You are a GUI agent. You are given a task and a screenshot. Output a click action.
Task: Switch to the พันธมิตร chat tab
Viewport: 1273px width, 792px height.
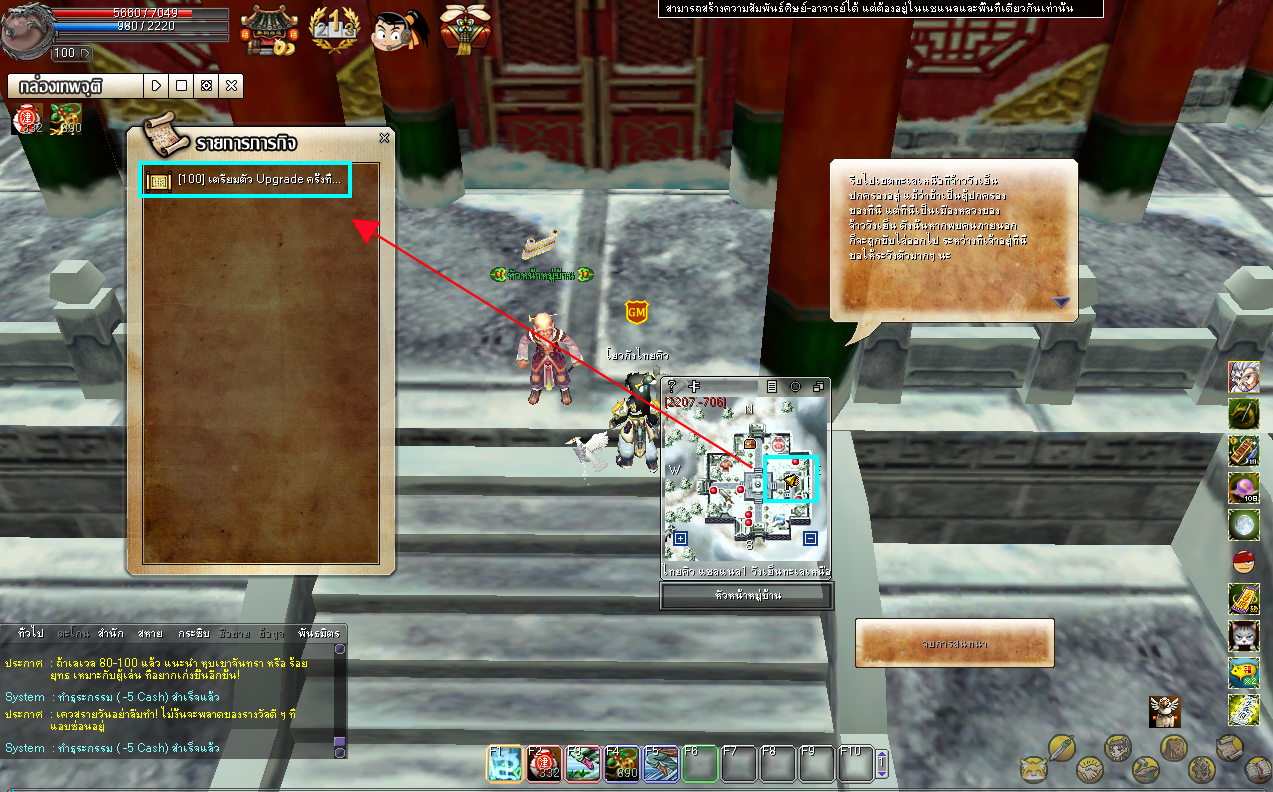click(x=318, y=634)
